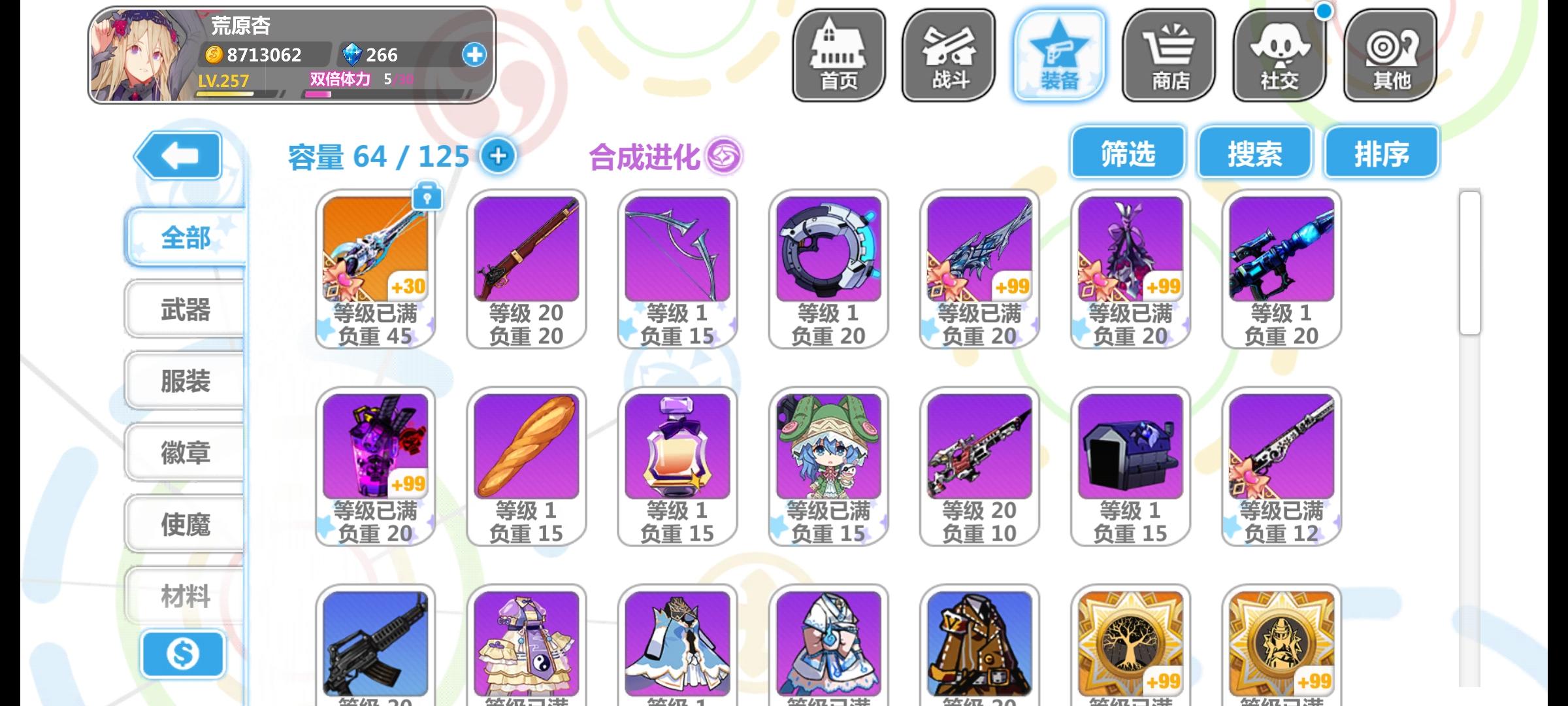Select the 战斗 (Battle) crossed guns icon
1568x706 pixels.
(x=947, y=55)
